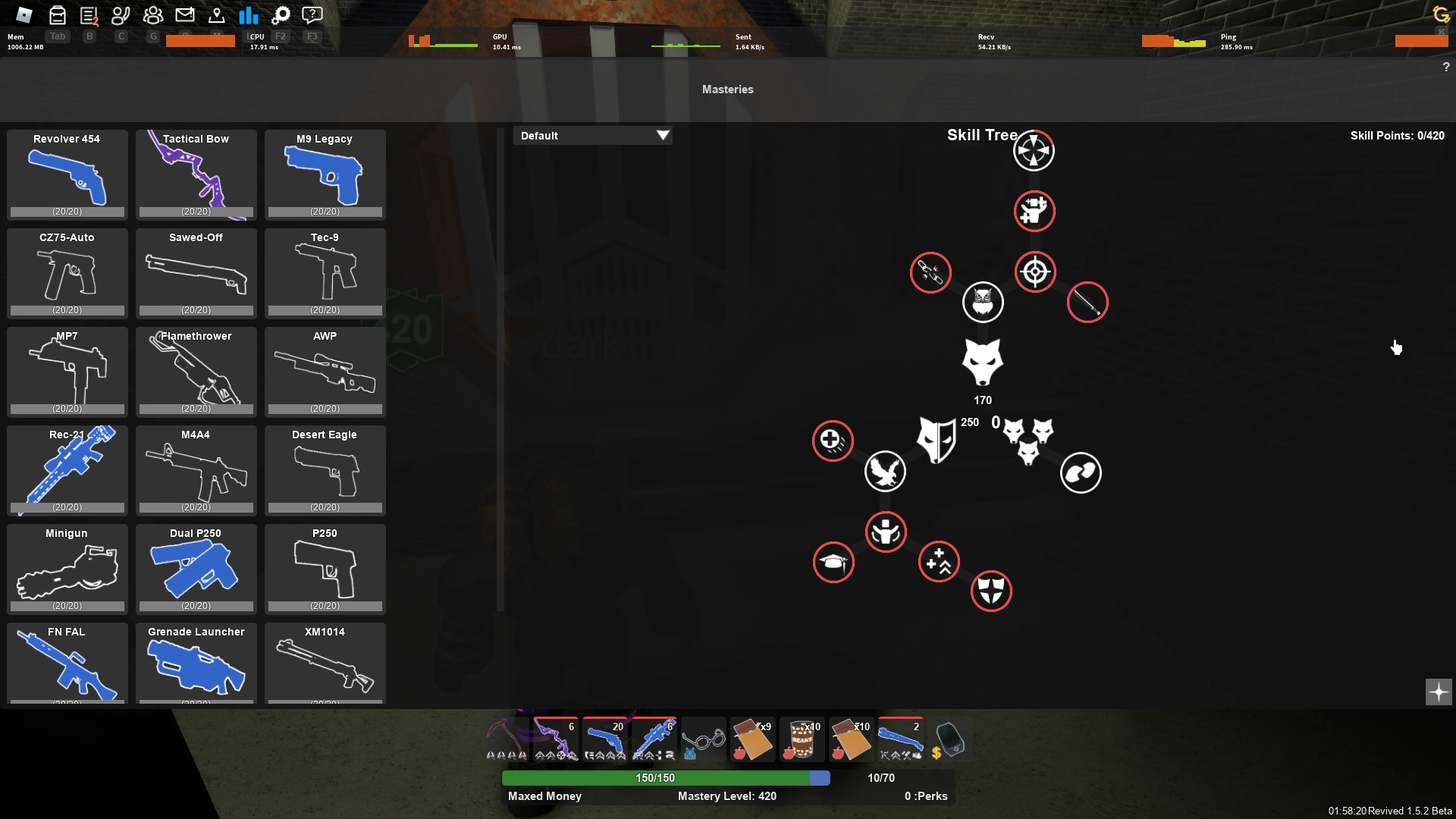Open the inventory backpack icon
Viewport: 1456px width, 819px height.
57,14
